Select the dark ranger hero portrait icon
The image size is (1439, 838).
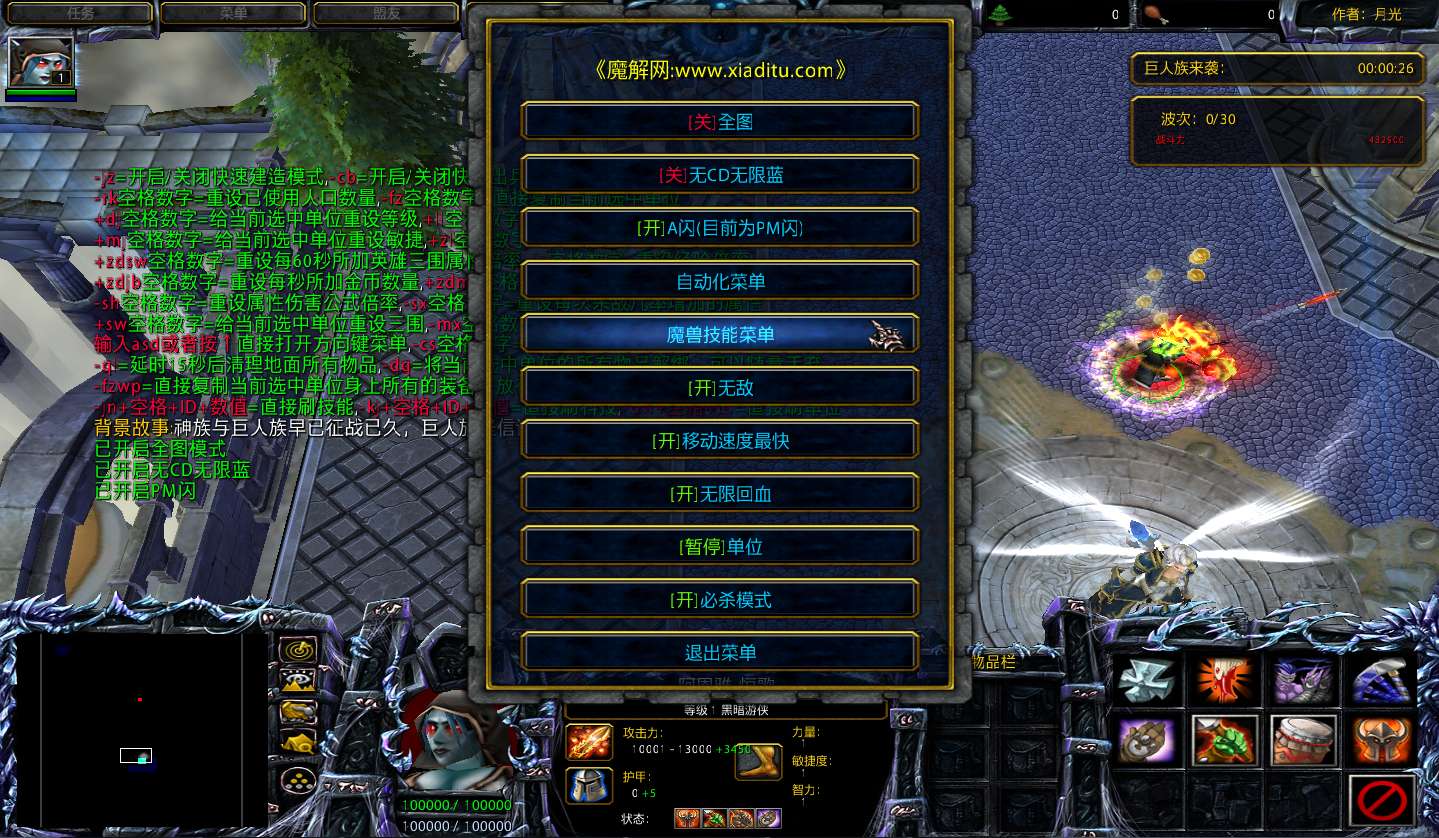[40, 60]
